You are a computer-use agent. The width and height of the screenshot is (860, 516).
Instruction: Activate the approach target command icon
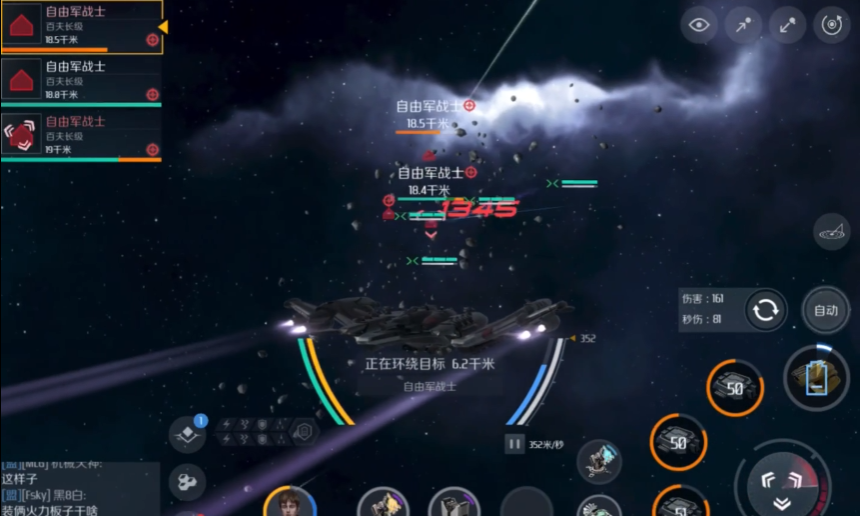pyautogui.click(x=744, y=26)
